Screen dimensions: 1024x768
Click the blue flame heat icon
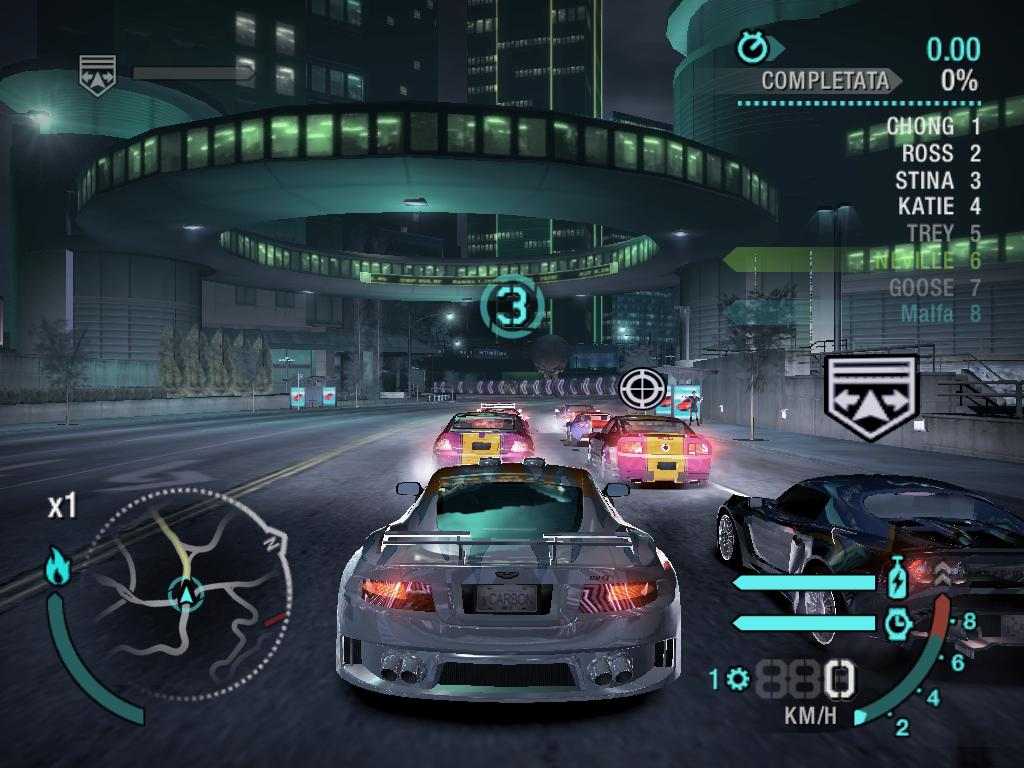[x=57, y=567]
